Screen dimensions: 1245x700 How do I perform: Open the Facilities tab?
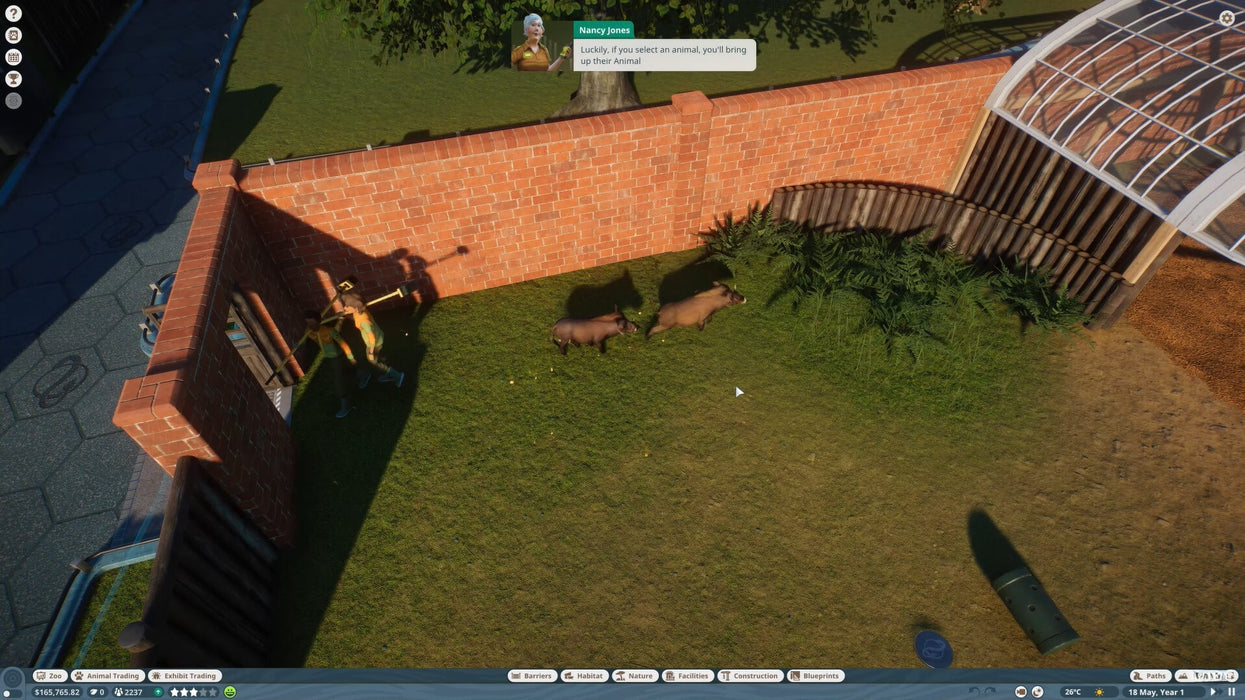tap(688, 676)
